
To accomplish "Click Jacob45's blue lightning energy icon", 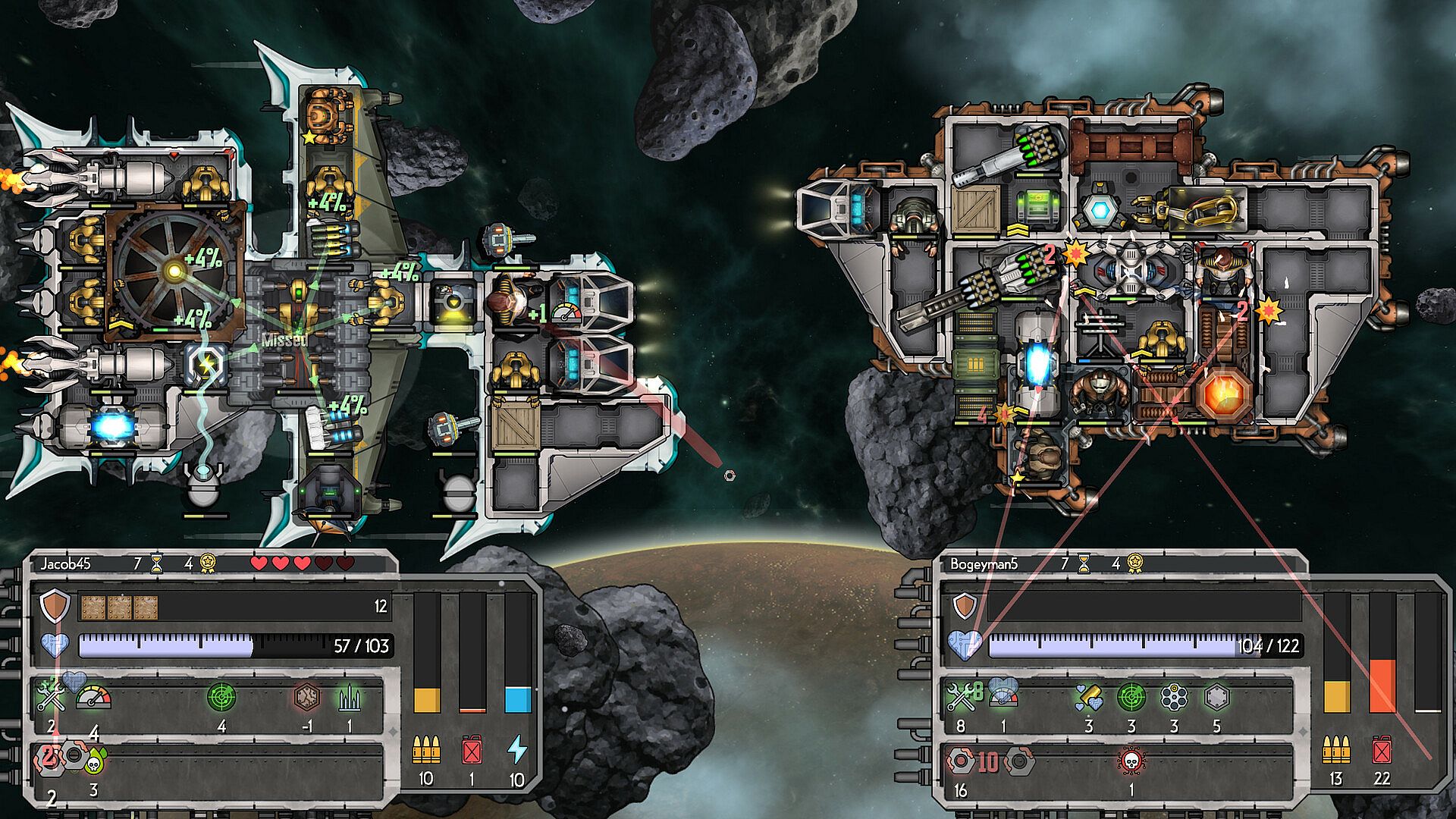I will tap(517, 749).
